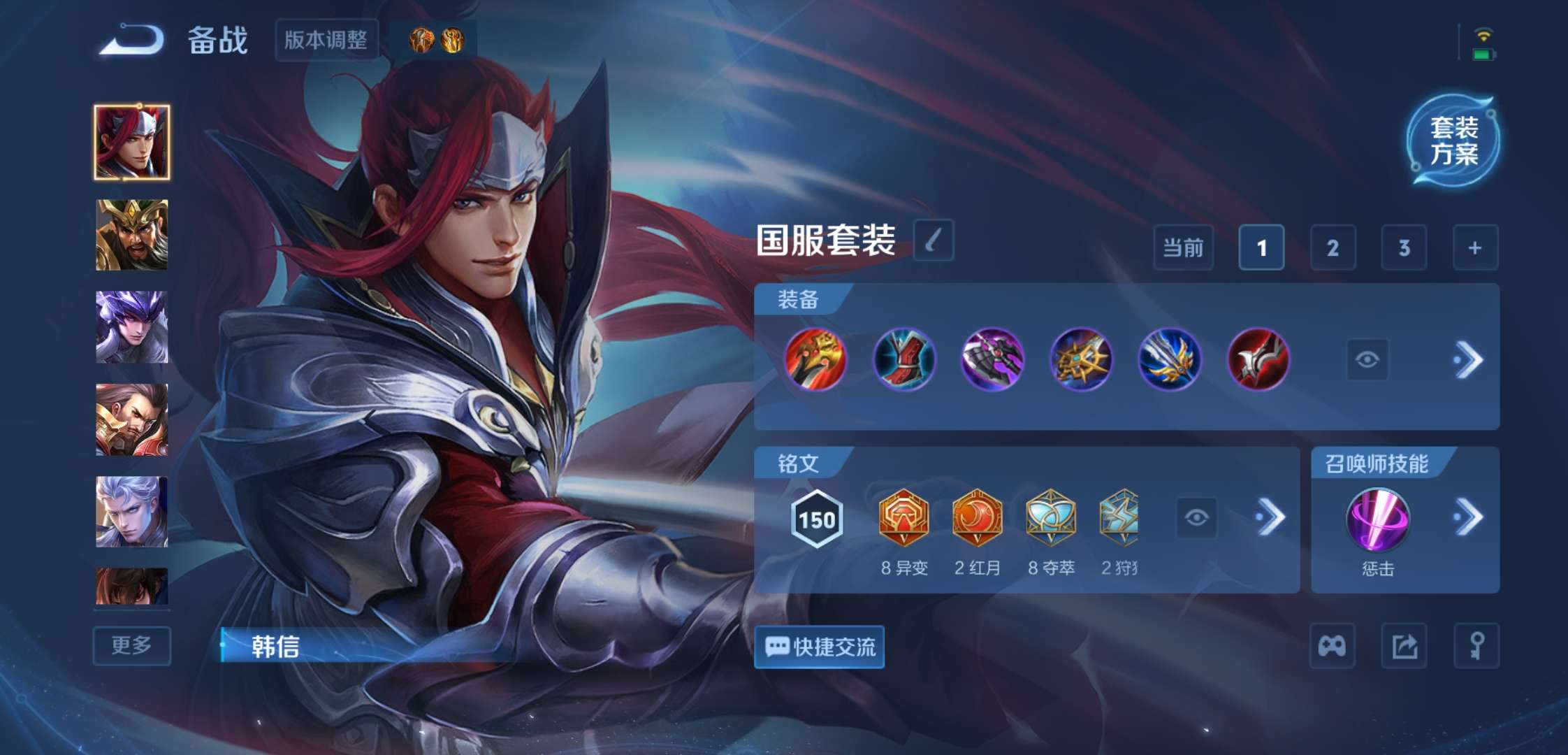Click the 版本调整 button at top
Screen dimensions: 1568x755
pos(326,41)
